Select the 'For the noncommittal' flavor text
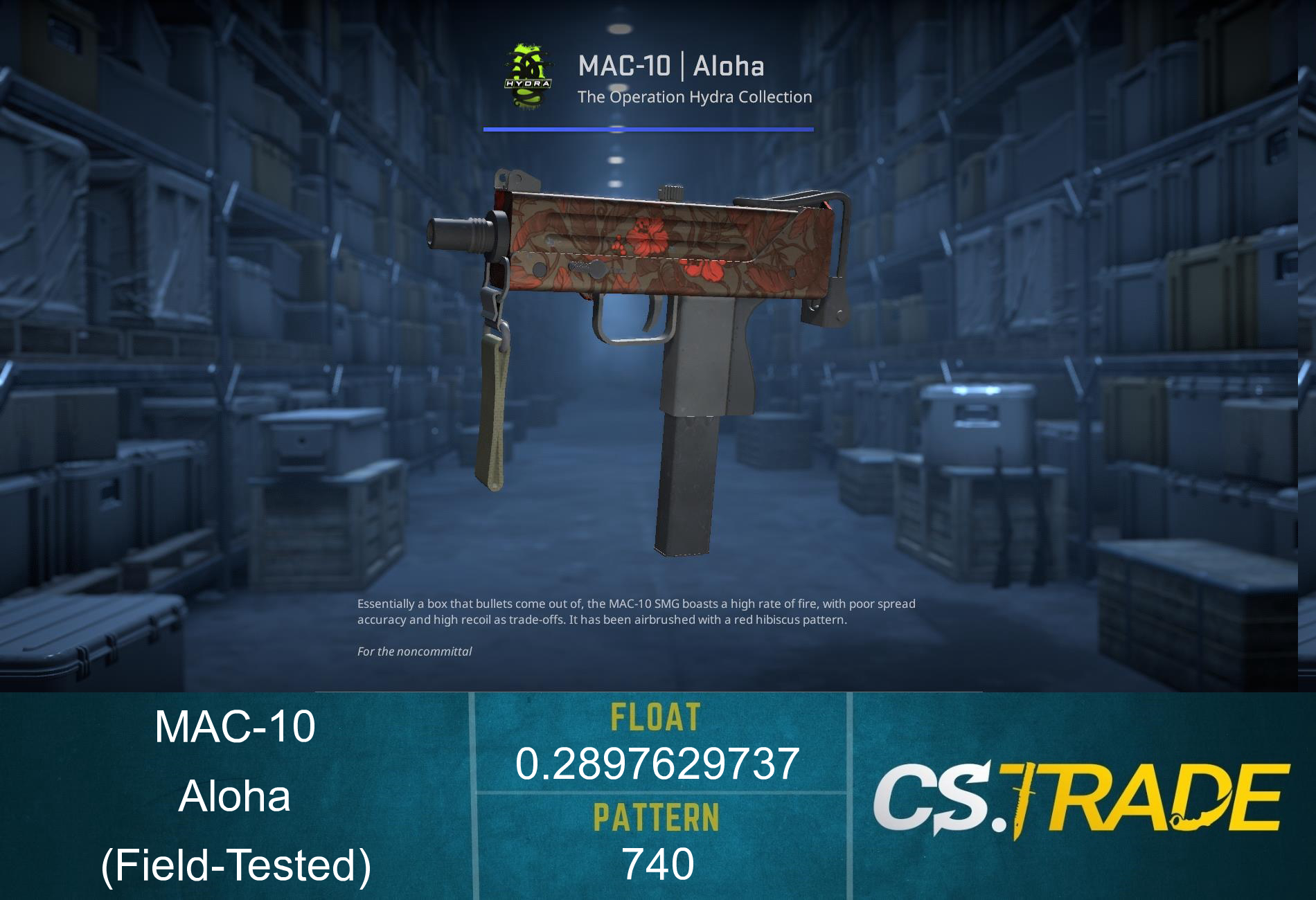Screen dimensions: 1316x900 click(414, 651)
